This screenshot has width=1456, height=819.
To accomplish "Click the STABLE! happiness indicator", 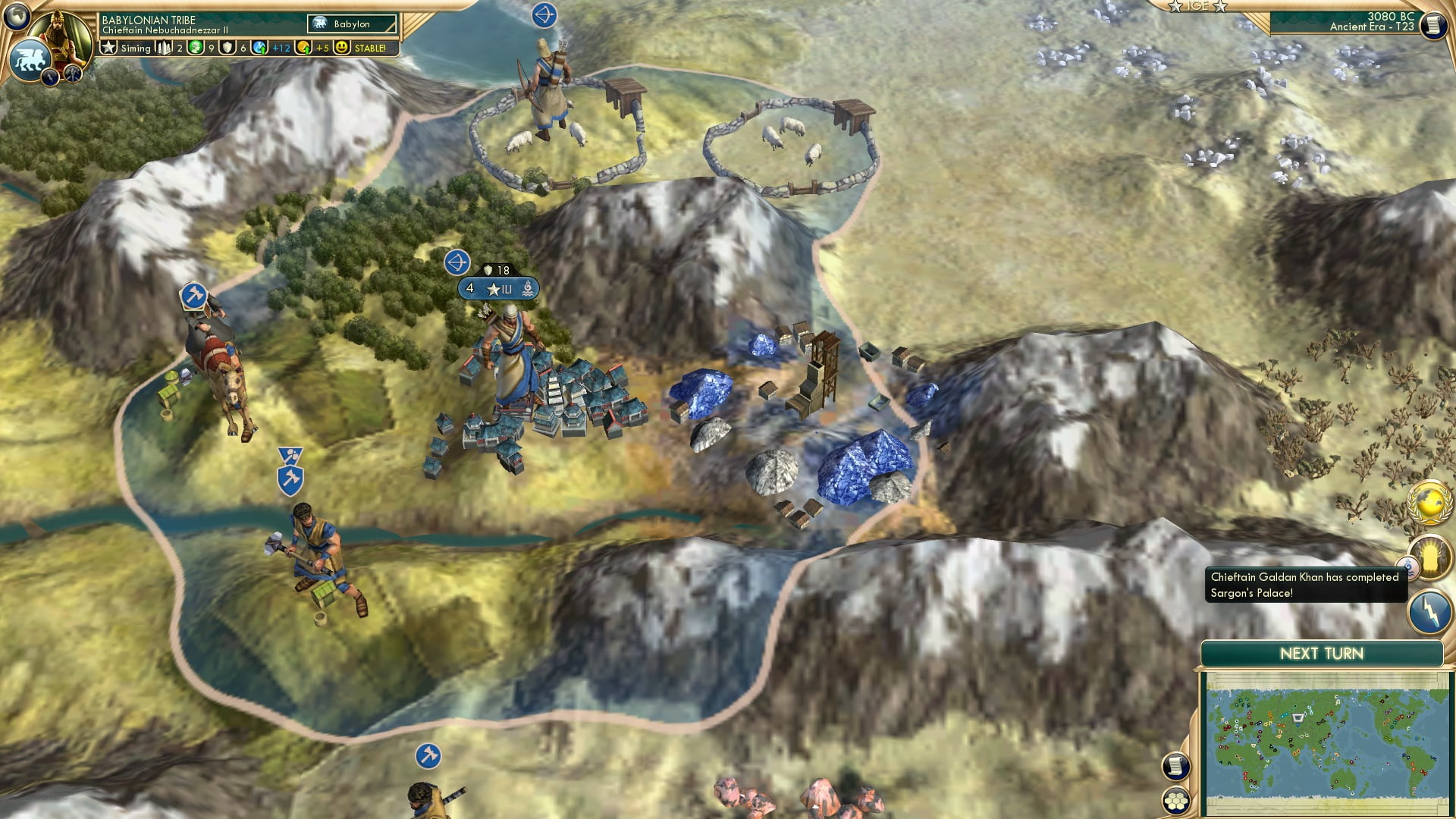I will click(x=369, y=48).
